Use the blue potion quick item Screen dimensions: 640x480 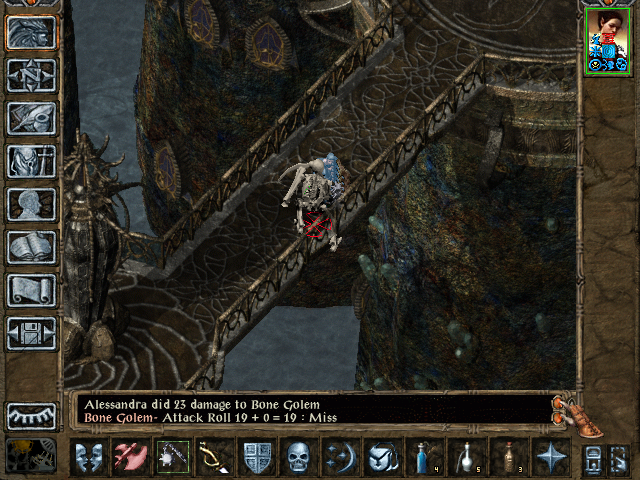pyautogui.click(x=425, y=457)
